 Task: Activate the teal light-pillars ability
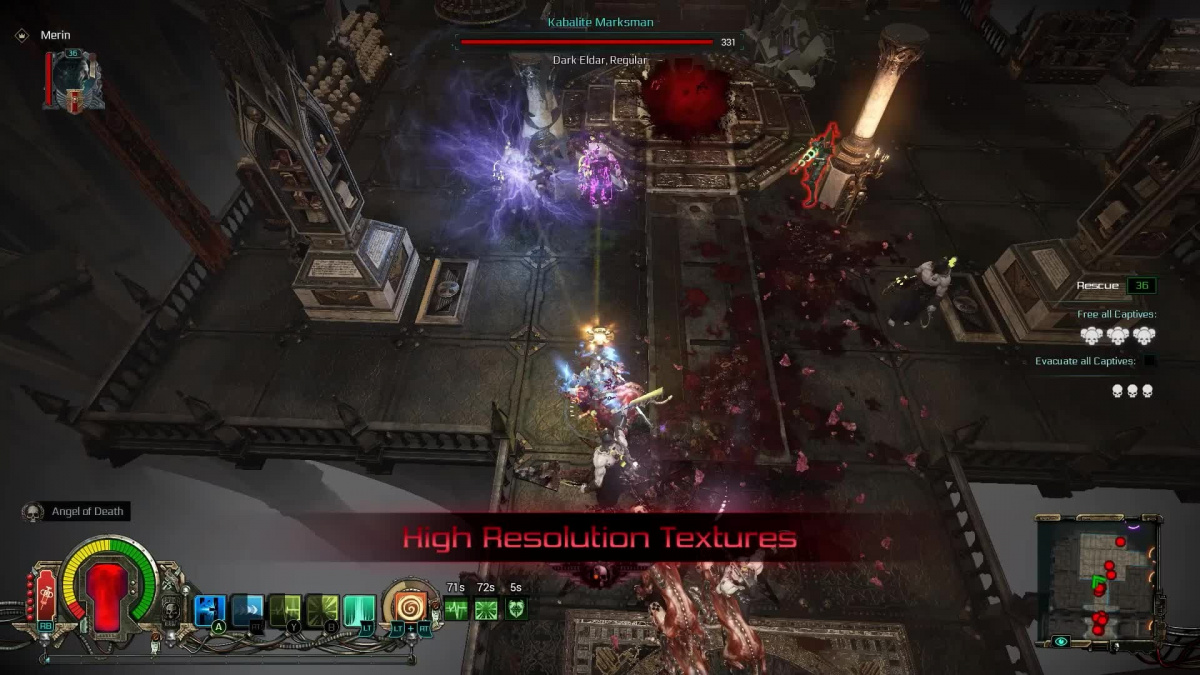pos(359,609)
